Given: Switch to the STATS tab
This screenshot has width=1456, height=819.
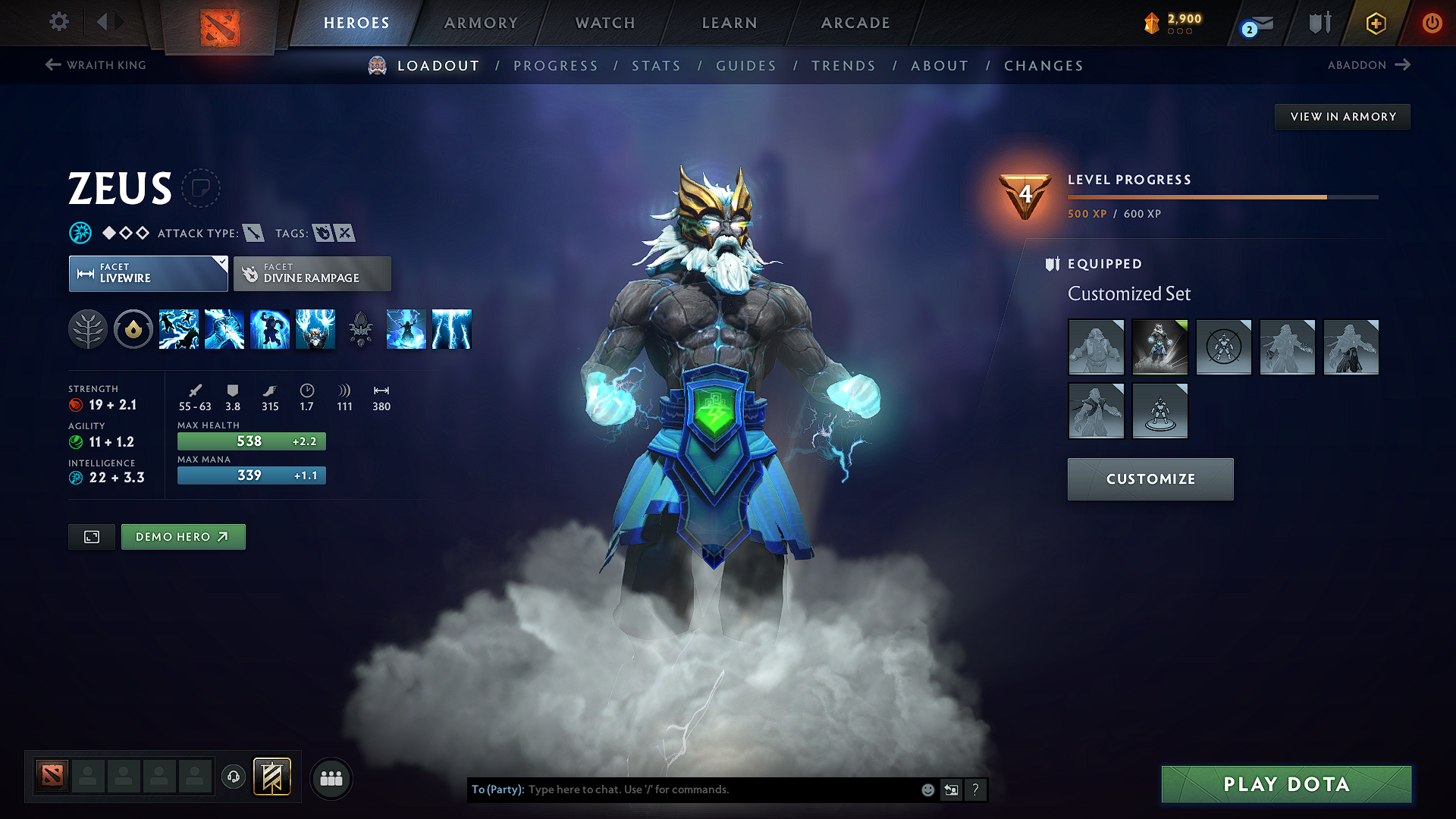Looking at the screenshot, I should 656,66.
